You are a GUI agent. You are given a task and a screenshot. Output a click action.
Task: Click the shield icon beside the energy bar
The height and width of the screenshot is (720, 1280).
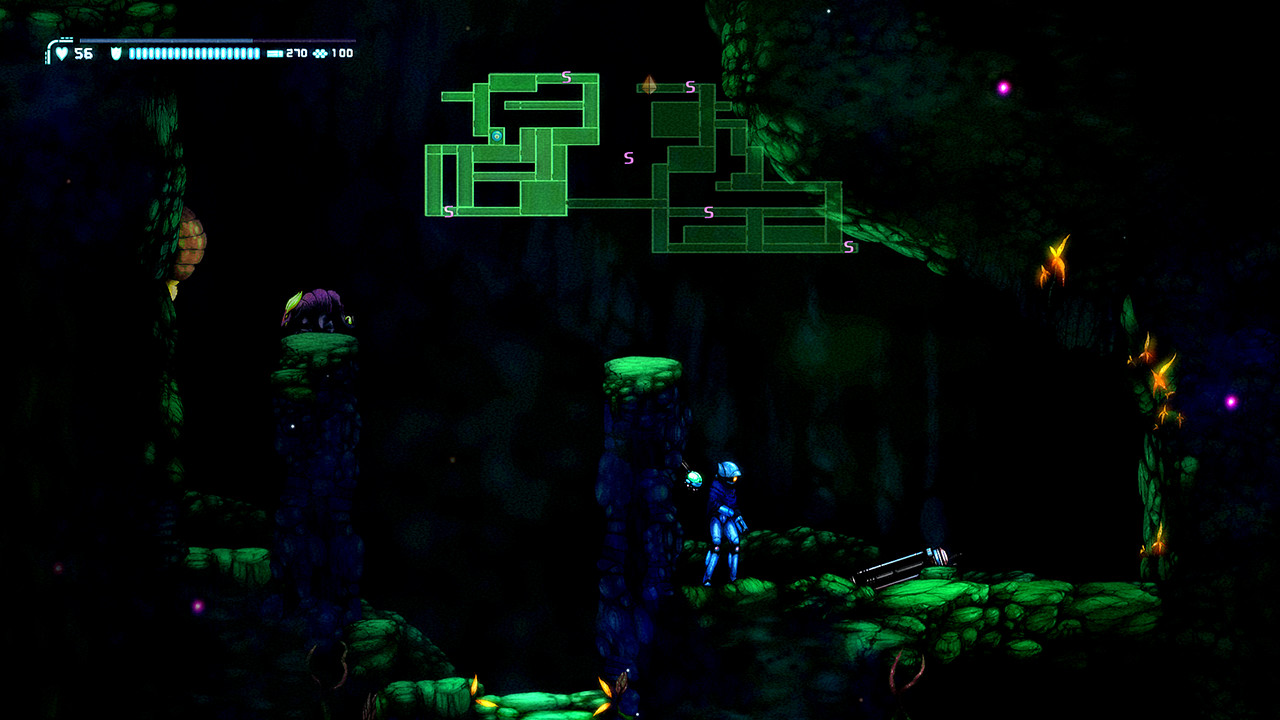click(117, 52)
